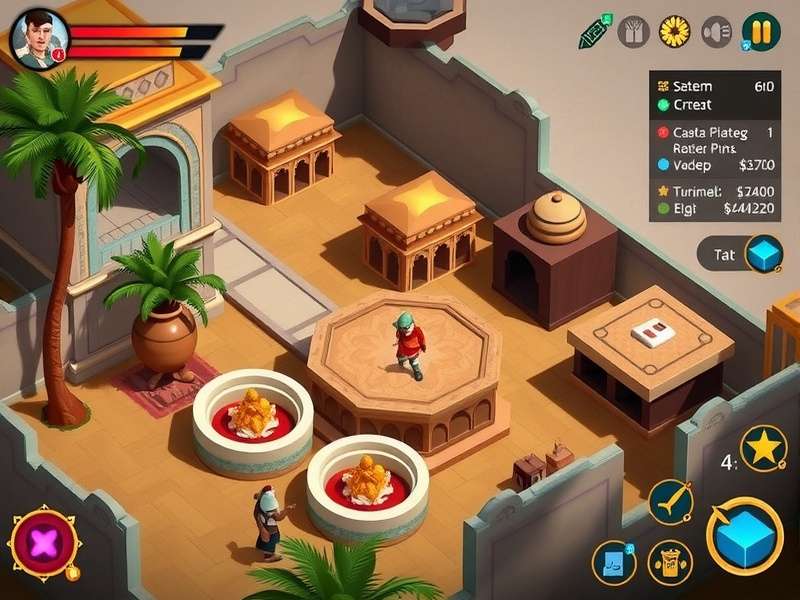Click the green pencil tag icon
800x600 pixels.
[594, 32]
